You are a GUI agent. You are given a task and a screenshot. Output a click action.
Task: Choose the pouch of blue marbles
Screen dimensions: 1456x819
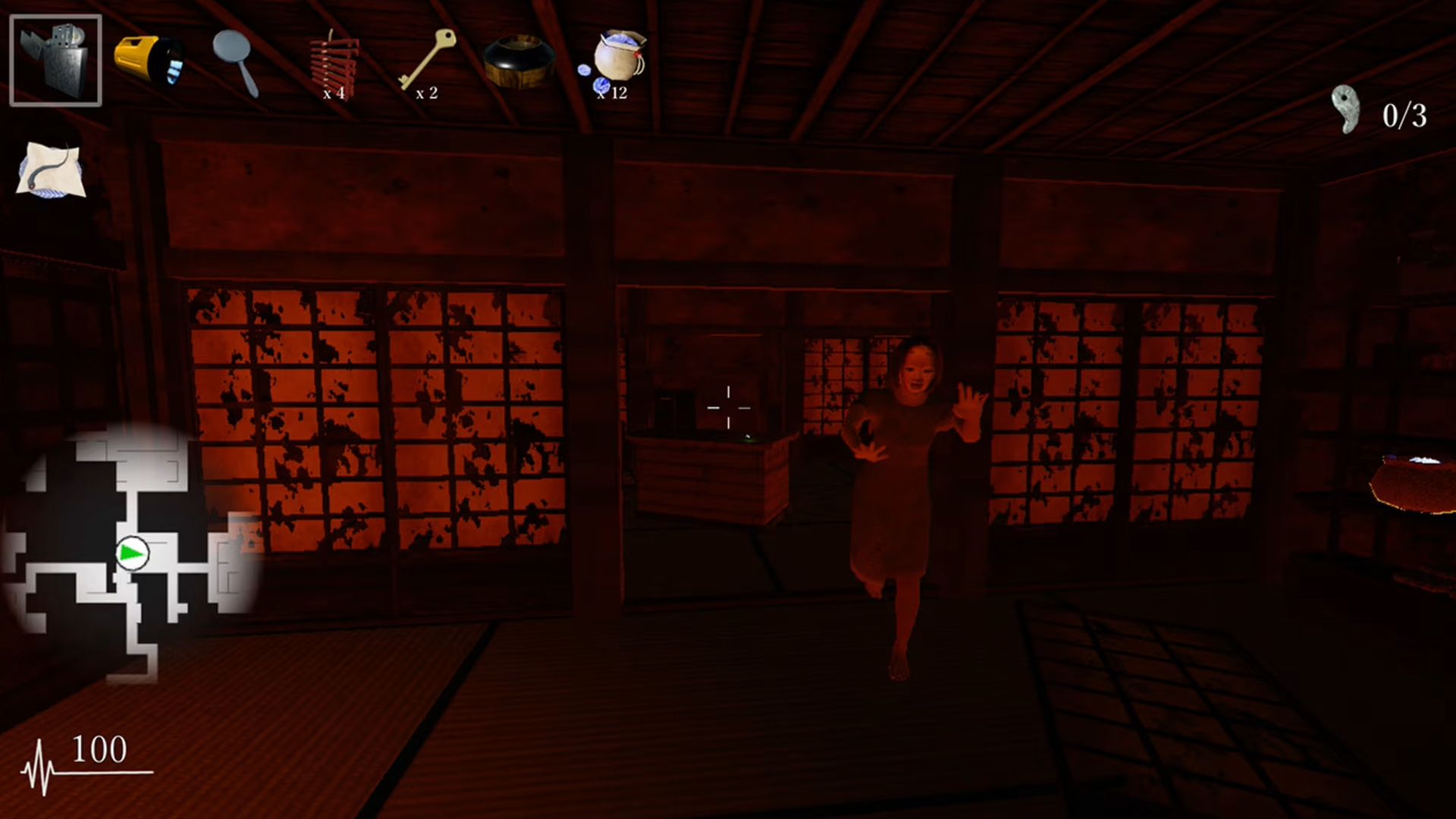(x=617, y=61)
